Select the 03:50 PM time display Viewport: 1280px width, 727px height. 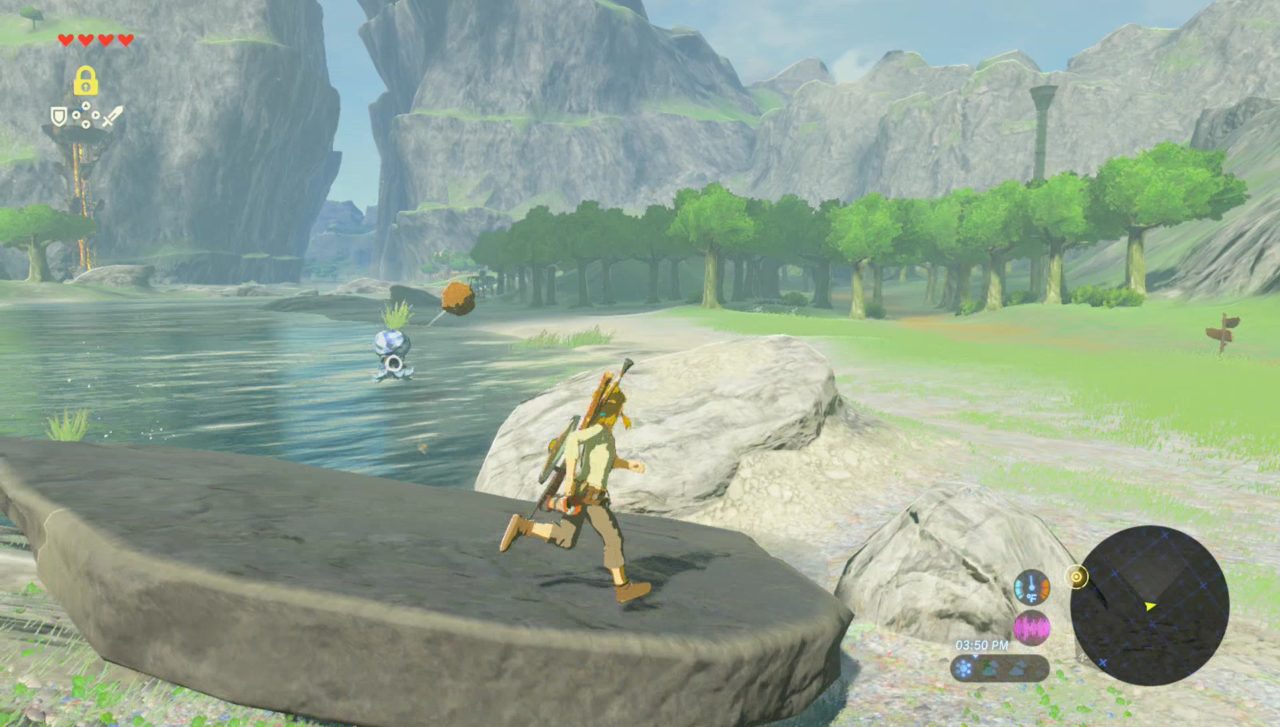tap(981, 646)
